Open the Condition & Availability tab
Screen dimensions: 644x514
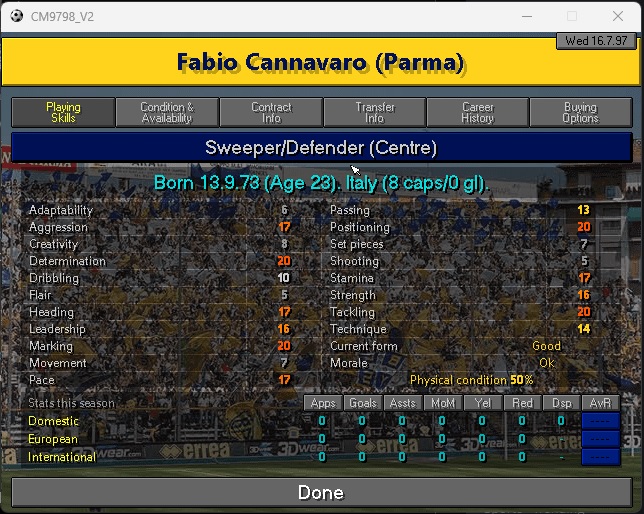[167, 112]
